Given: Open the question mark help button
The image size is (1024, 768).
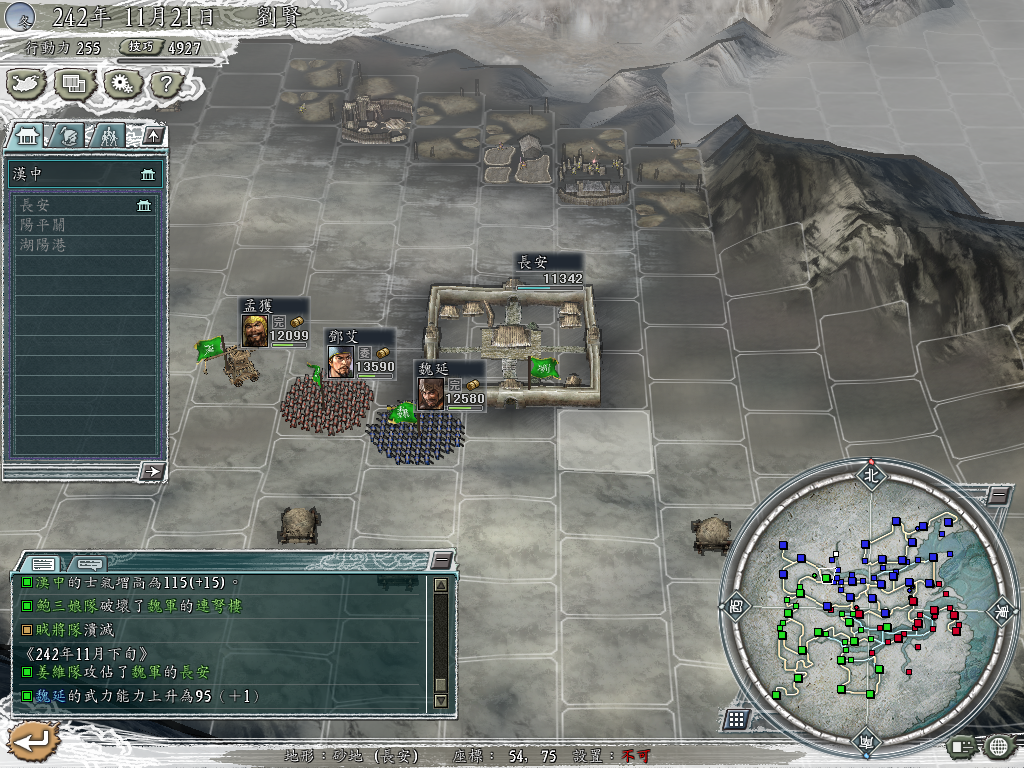Looking at the screenshot, I should click(x=165, y=83).
